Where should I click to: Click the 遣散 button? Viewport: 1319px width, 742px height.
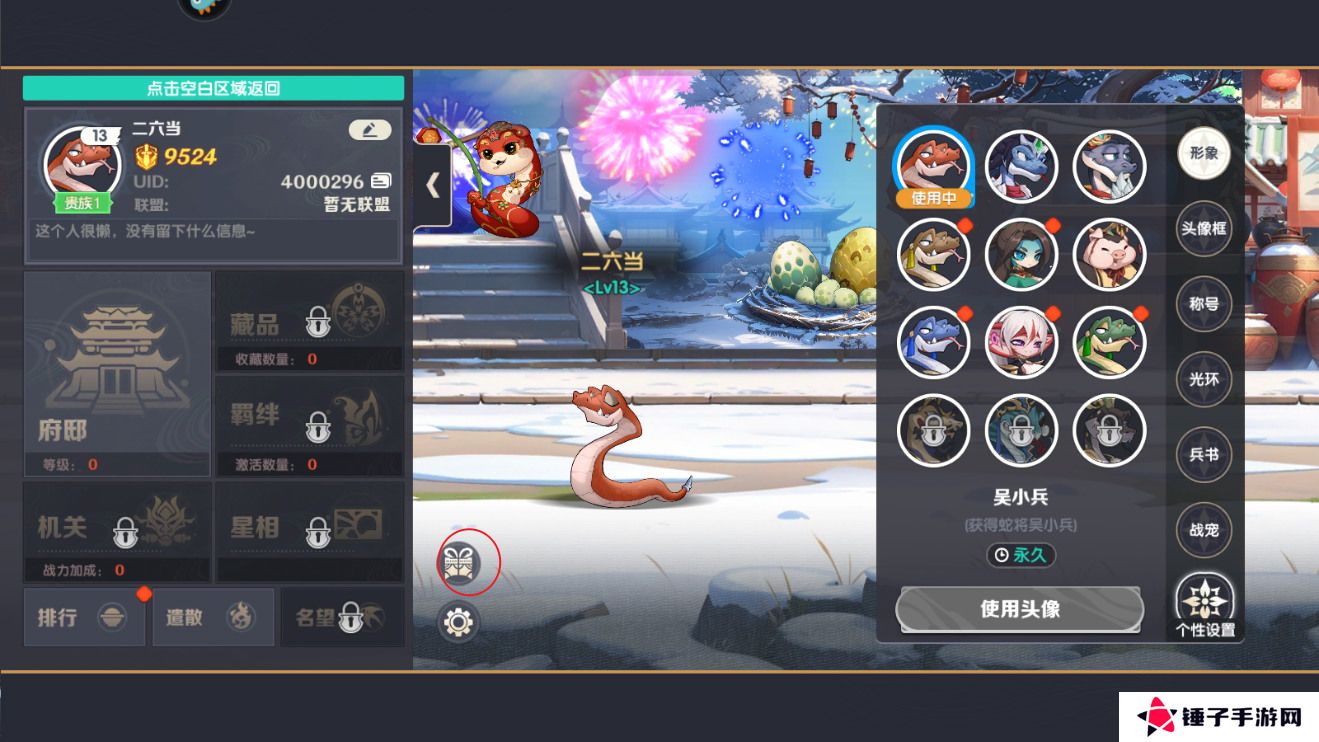(x=212, y=617)
